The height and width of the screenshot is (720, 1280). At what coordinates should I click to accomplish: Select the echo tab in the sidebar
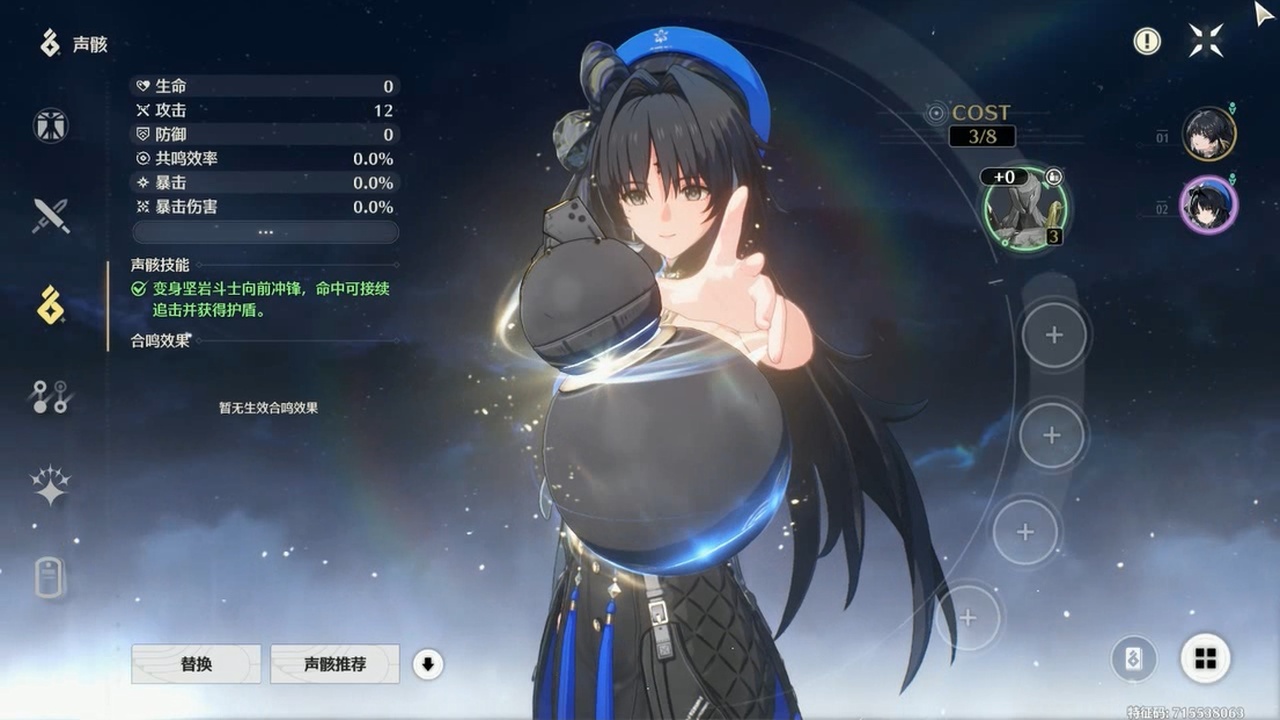pos(50,305)
